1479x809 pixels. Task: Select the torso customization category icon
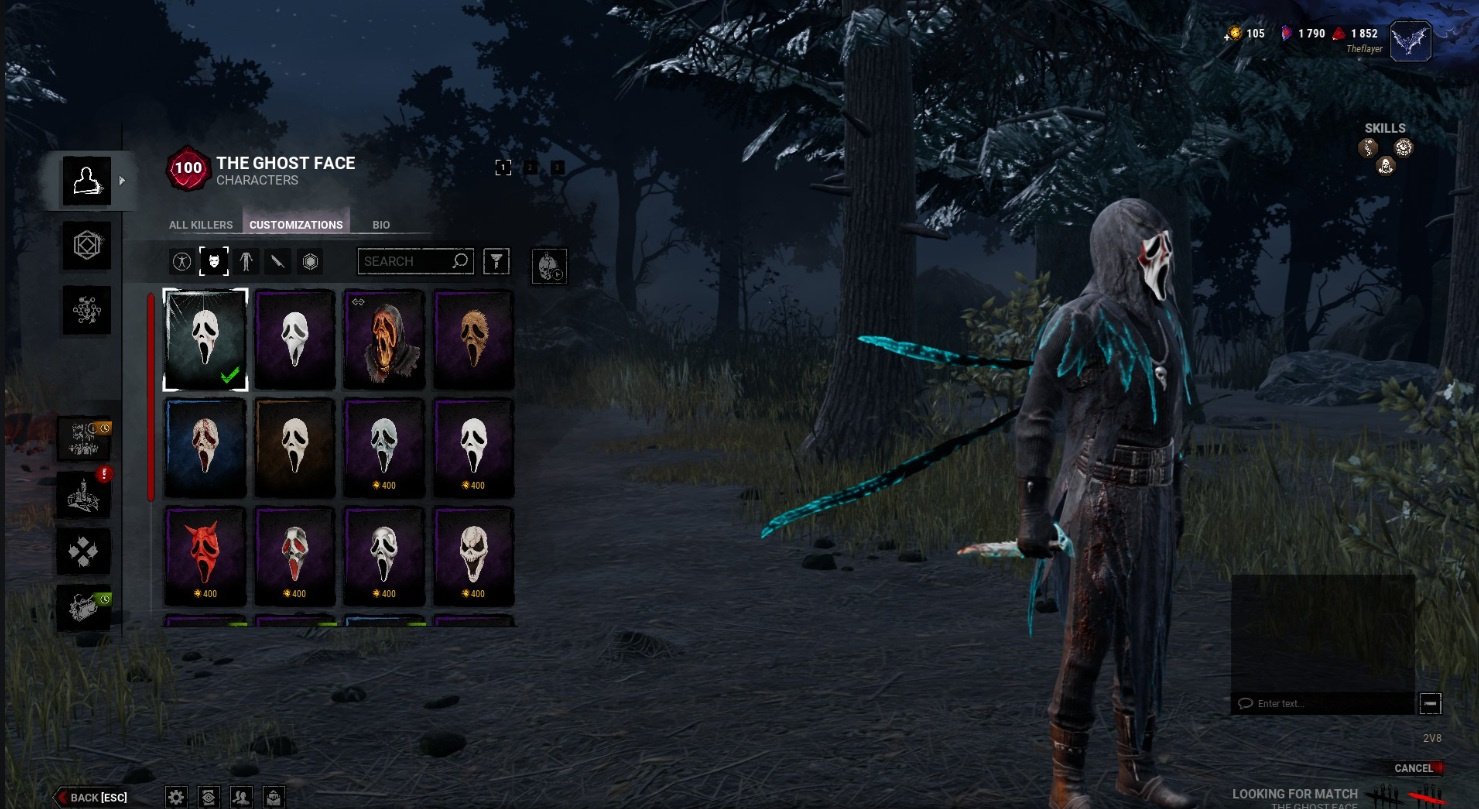[x=247, y=261]
